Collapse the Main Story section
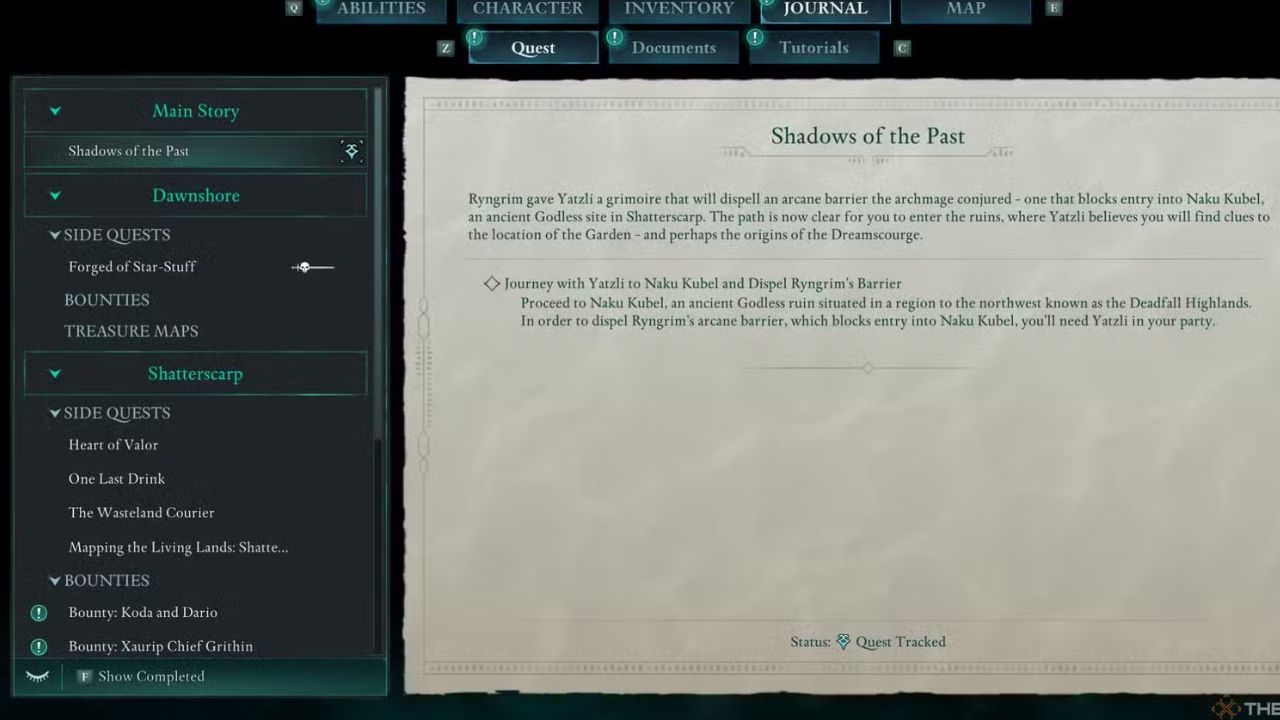 pyautogui.click(x=195, y=111)
